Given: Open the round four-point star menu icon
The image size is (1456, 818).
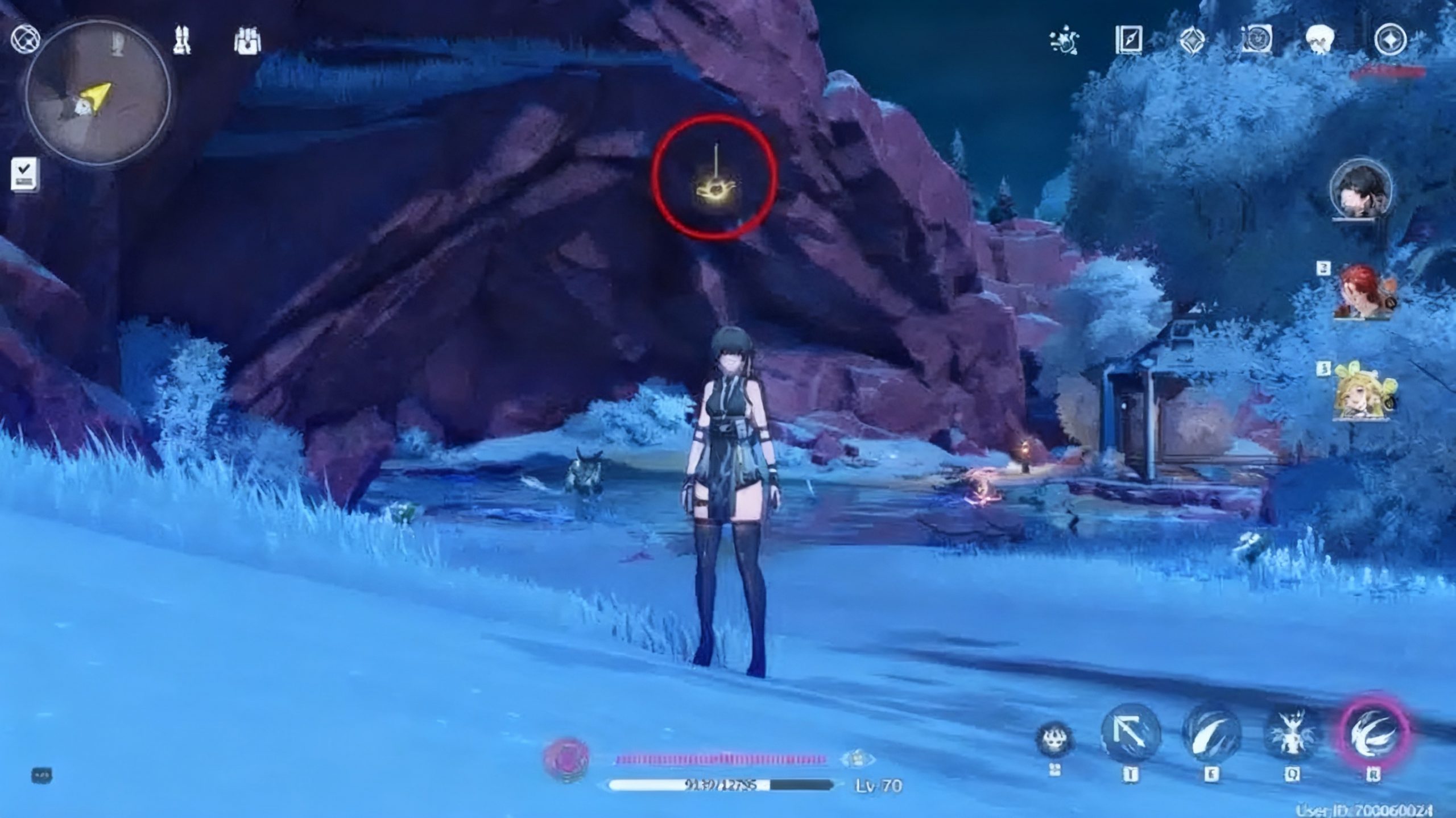Looking at the screenshot, I should point(1390,40).
